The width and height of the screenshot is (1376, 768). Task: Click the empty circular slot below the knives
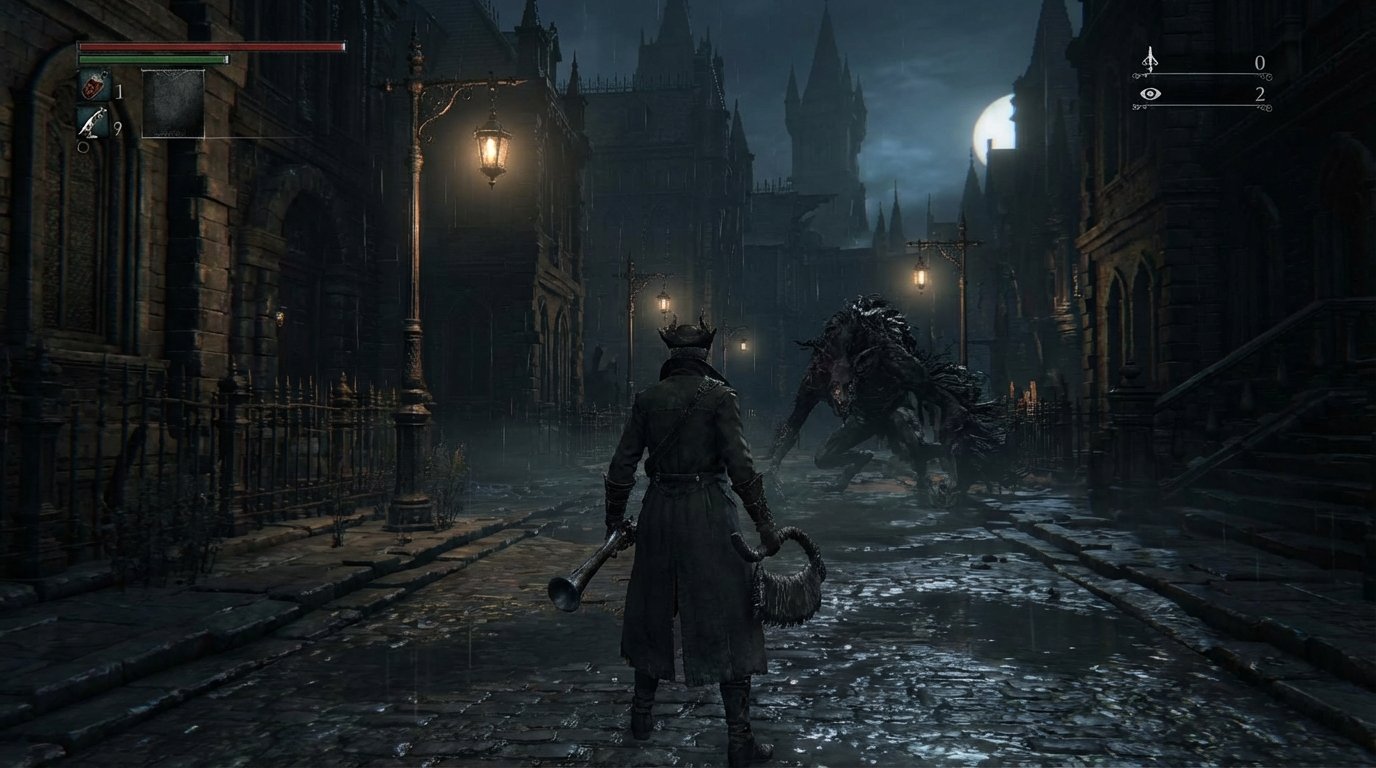(x=84, y=147)
